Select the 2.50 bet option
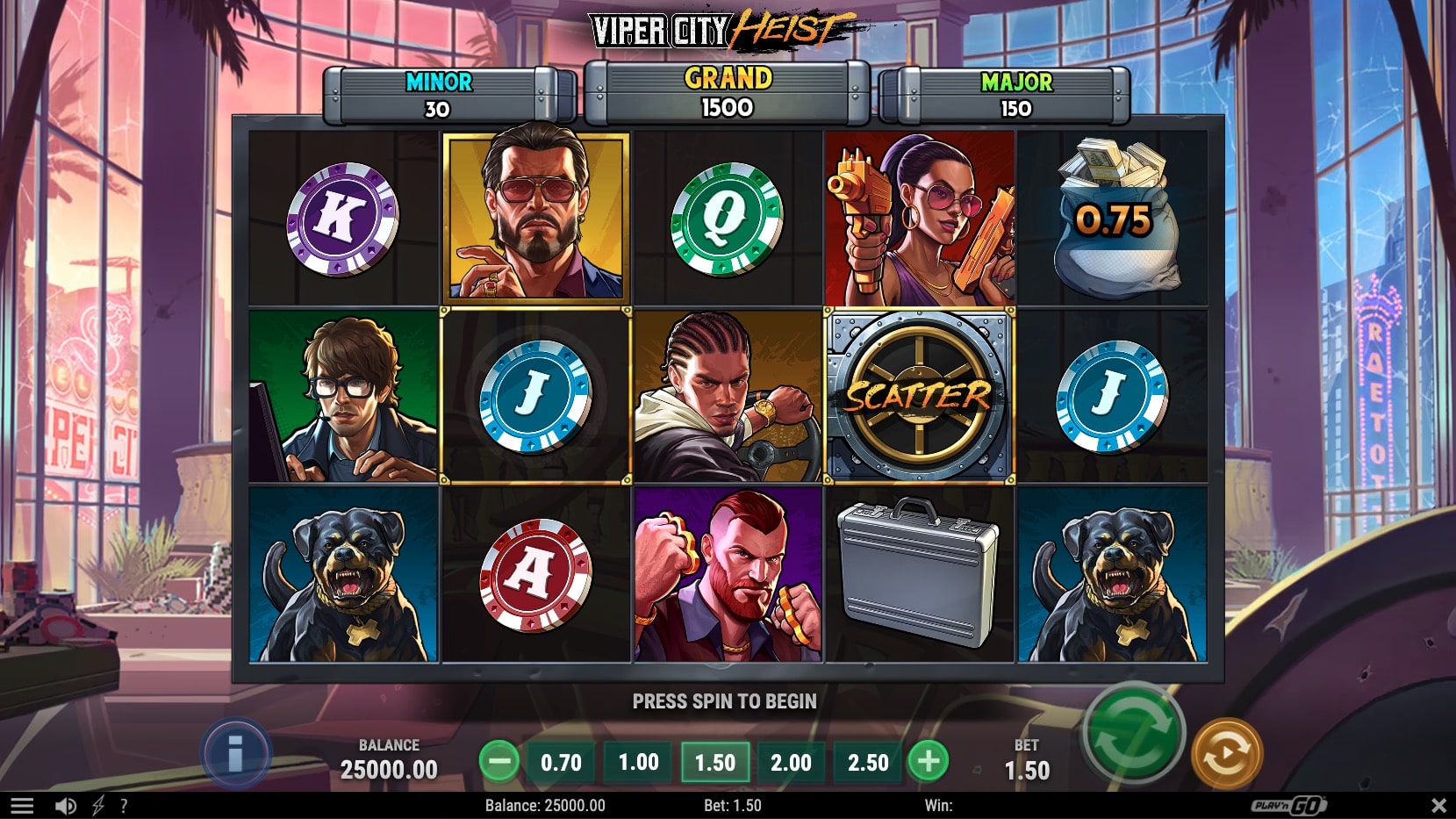The image size is (1456, 819). (x=867, y=762)
